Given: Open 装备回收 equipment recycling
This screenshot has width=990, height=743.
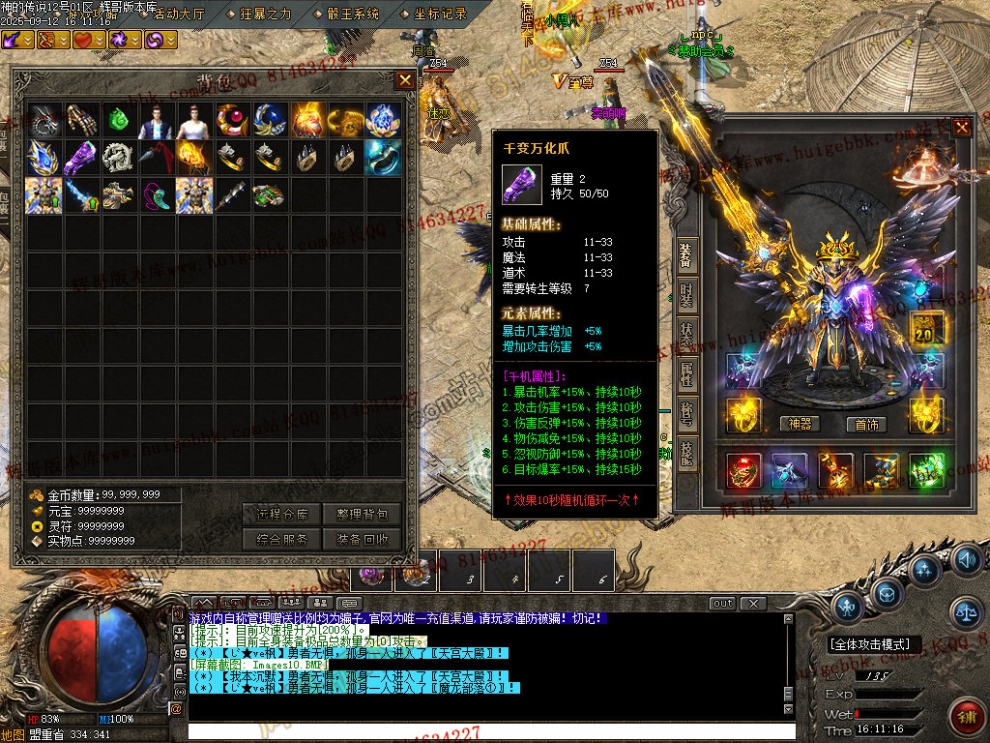Looking at the screenshot, I should pyautogui.click(x=361, y=539).
